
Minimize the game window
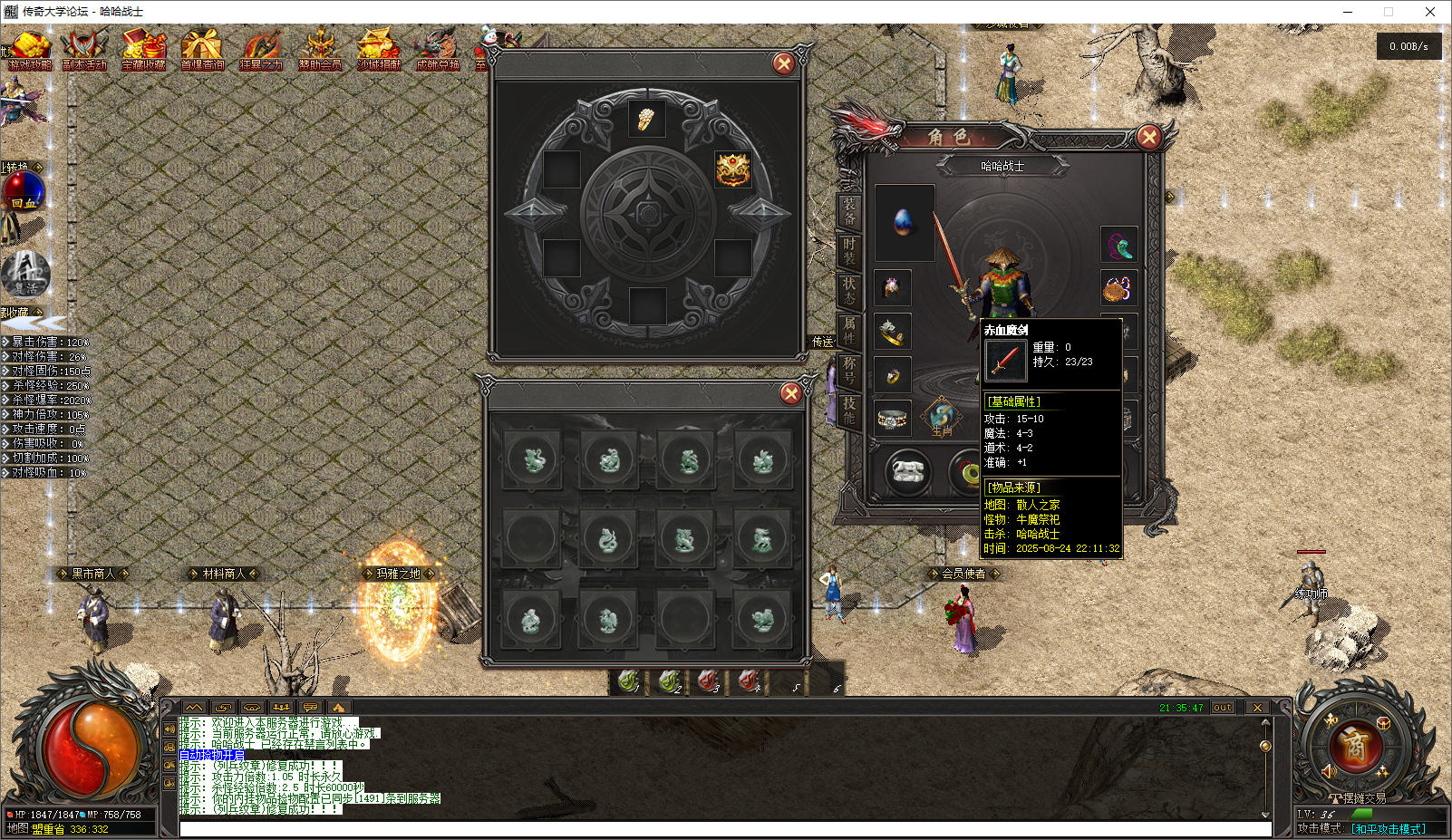click(1348, 12)
